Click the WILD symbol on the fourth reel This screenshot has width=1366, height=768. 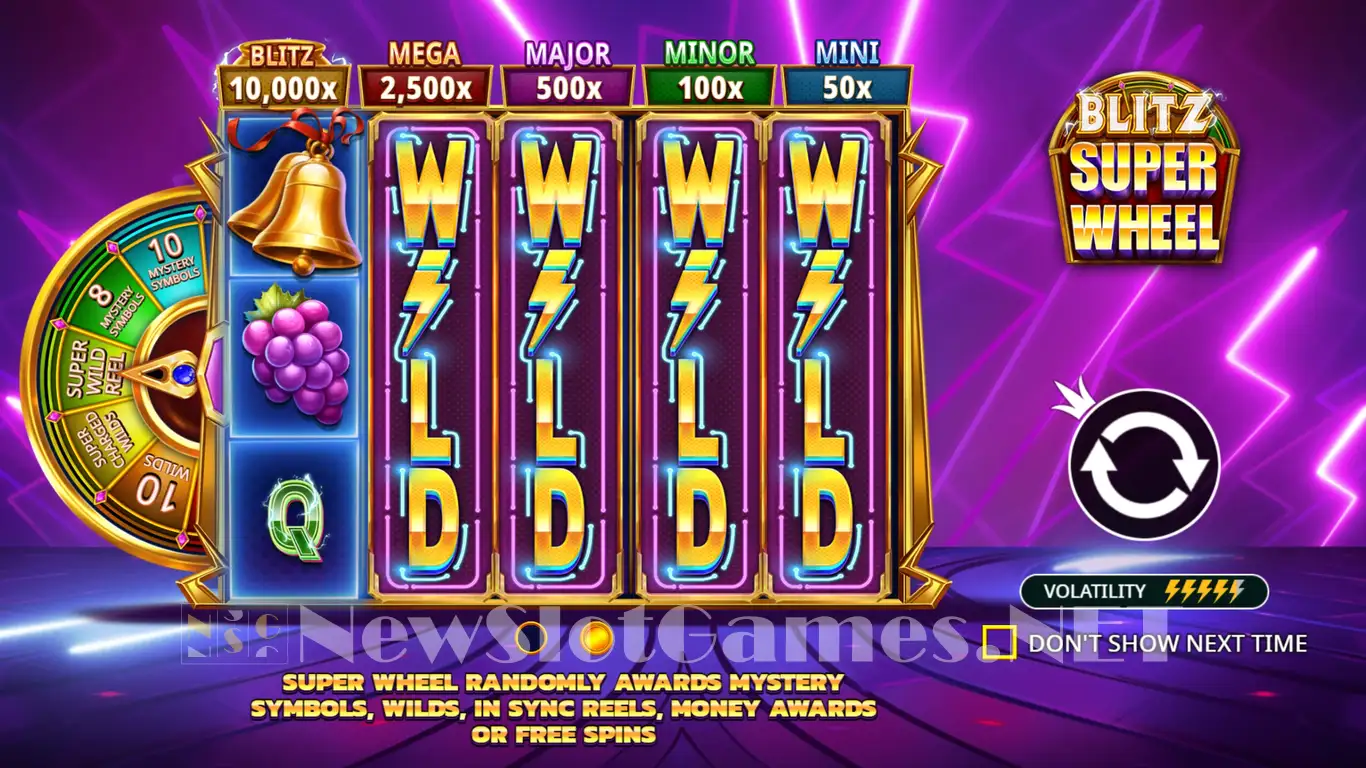click(x=822, y=360)
